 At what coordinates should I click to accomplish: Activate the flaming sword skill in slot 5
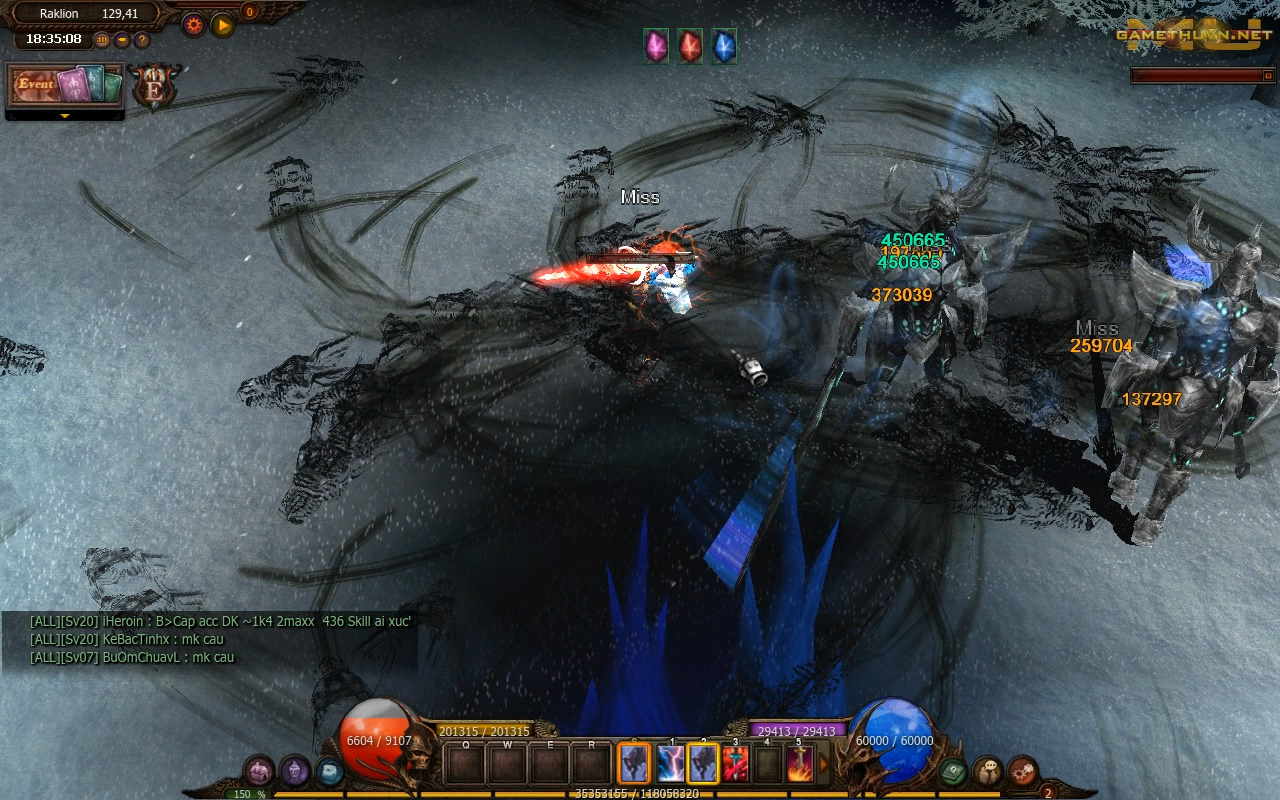800,765
